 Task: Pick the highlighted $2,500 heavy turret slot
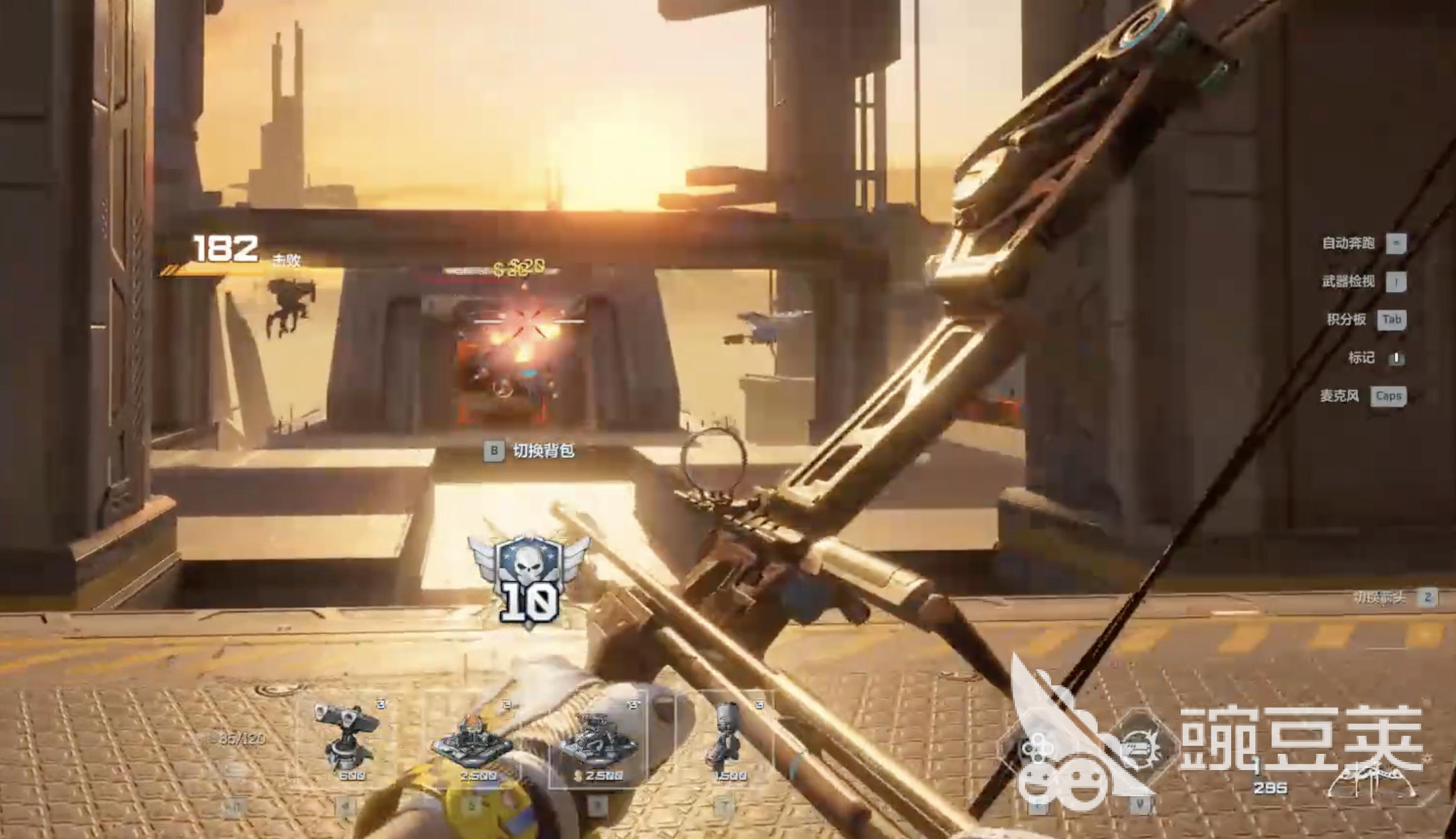pos(598,741)
